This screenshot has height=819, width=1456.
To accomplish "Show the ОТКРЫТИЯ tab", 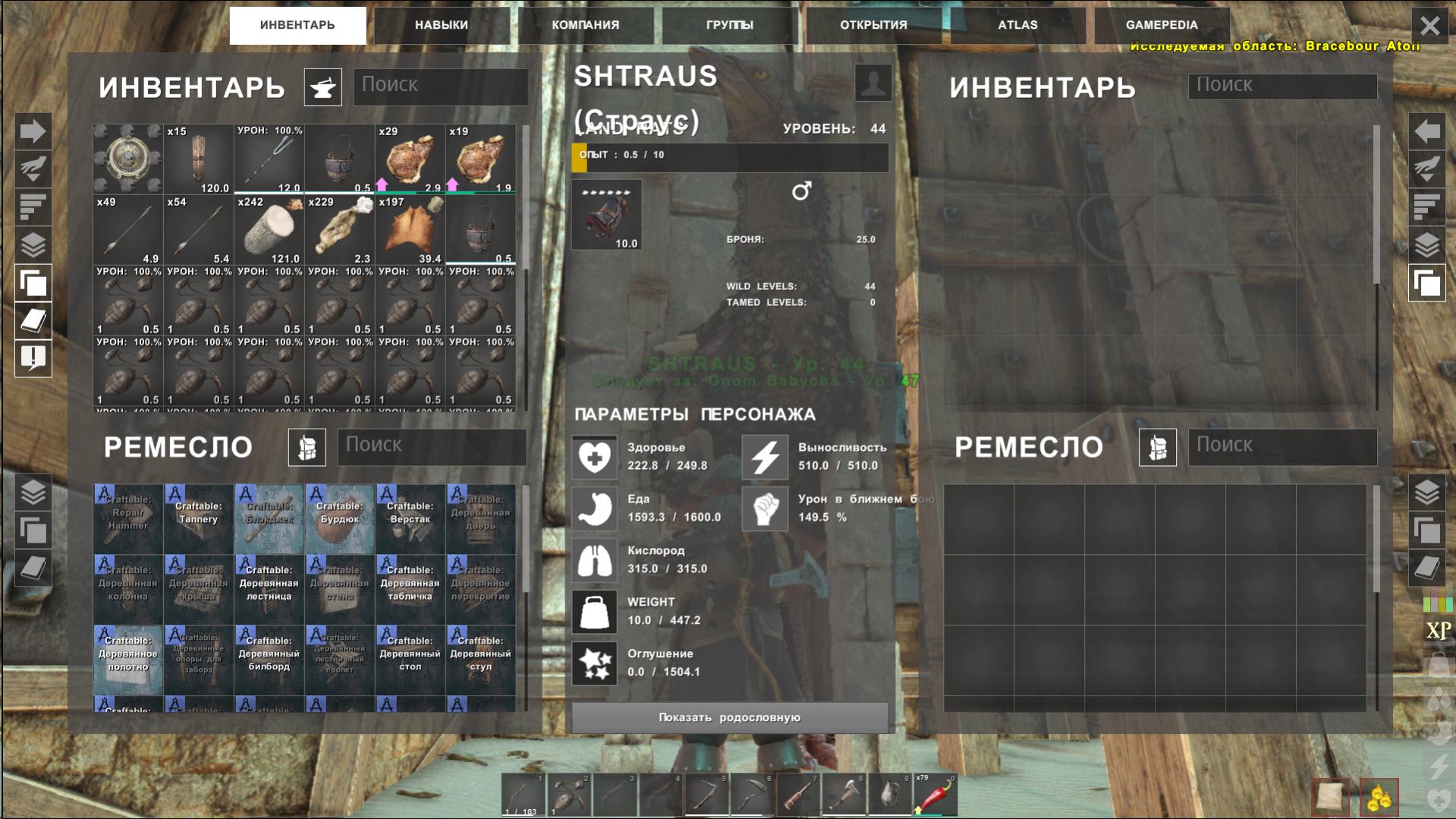I will (873, 25).
